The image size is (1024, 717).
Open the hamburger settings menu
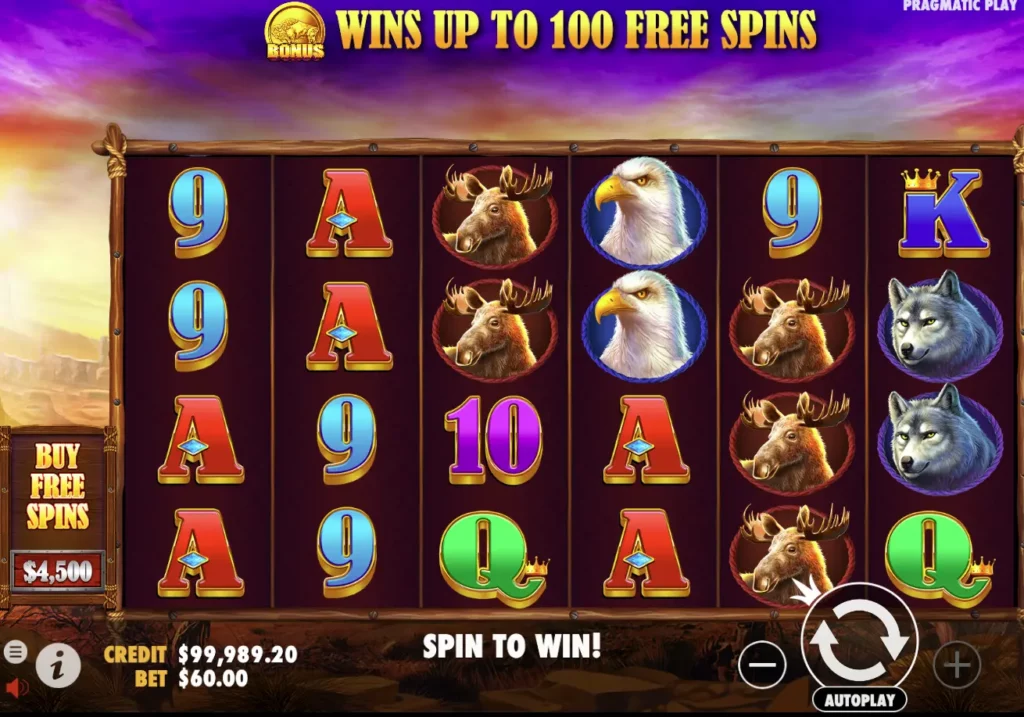[15, 652]
